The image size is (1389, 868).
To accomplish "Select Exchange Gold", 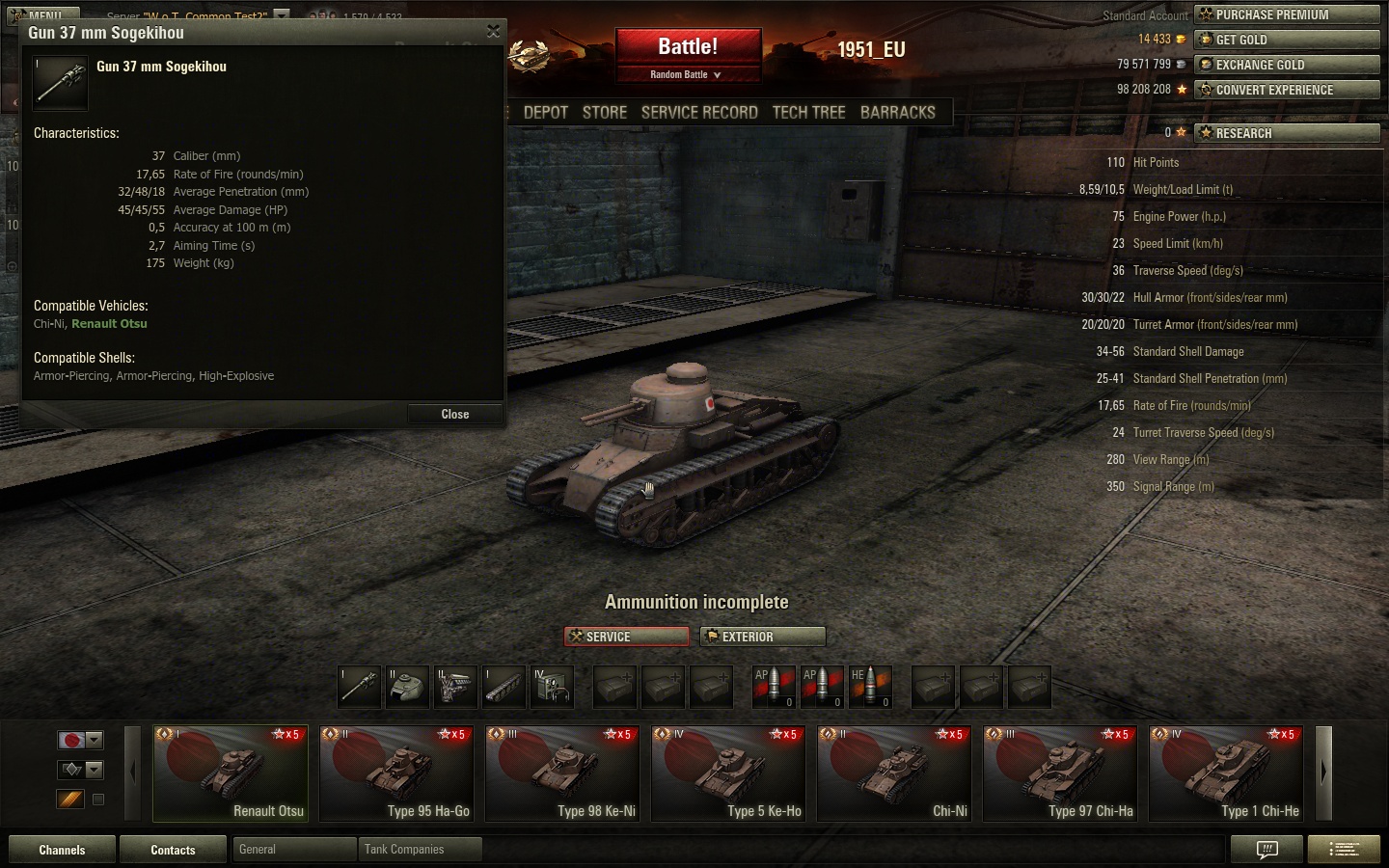I will coord(1287,65).
